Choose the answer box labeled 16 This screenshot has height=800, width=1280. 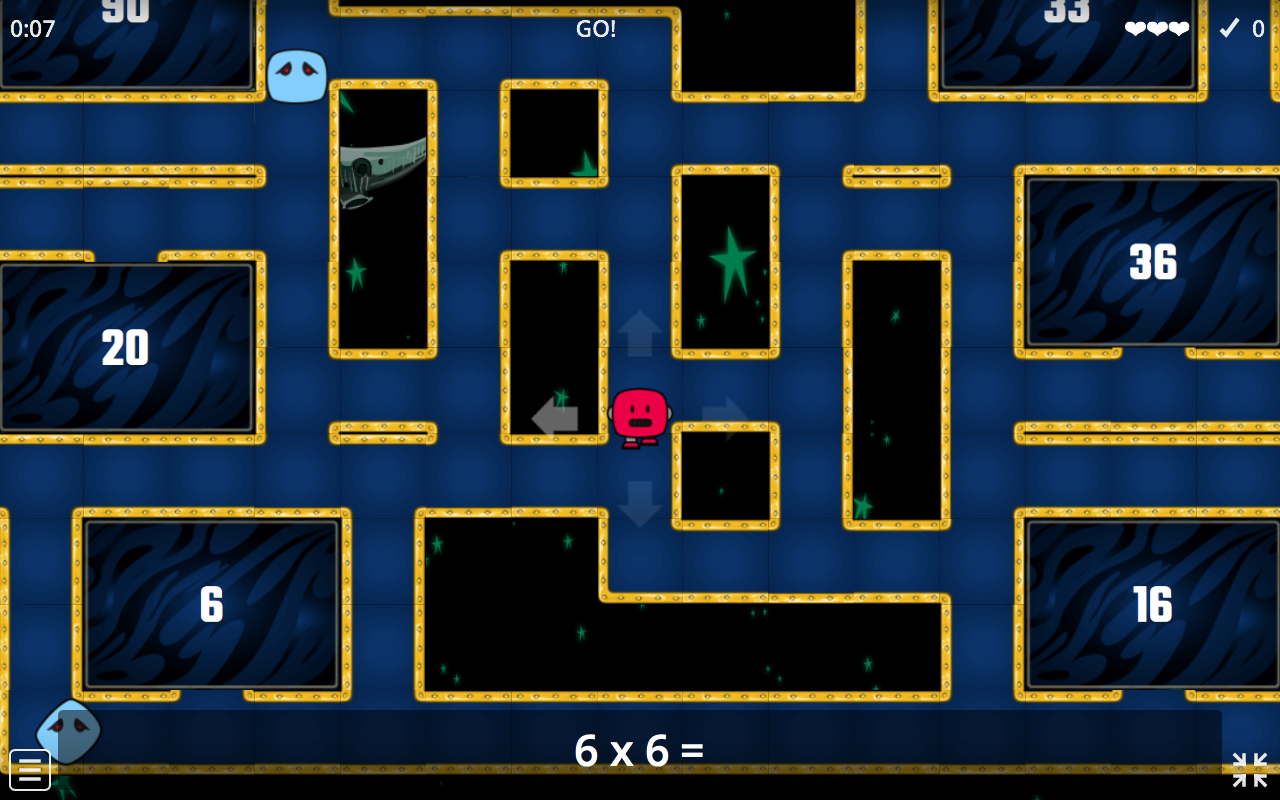tap(1152, 604)
